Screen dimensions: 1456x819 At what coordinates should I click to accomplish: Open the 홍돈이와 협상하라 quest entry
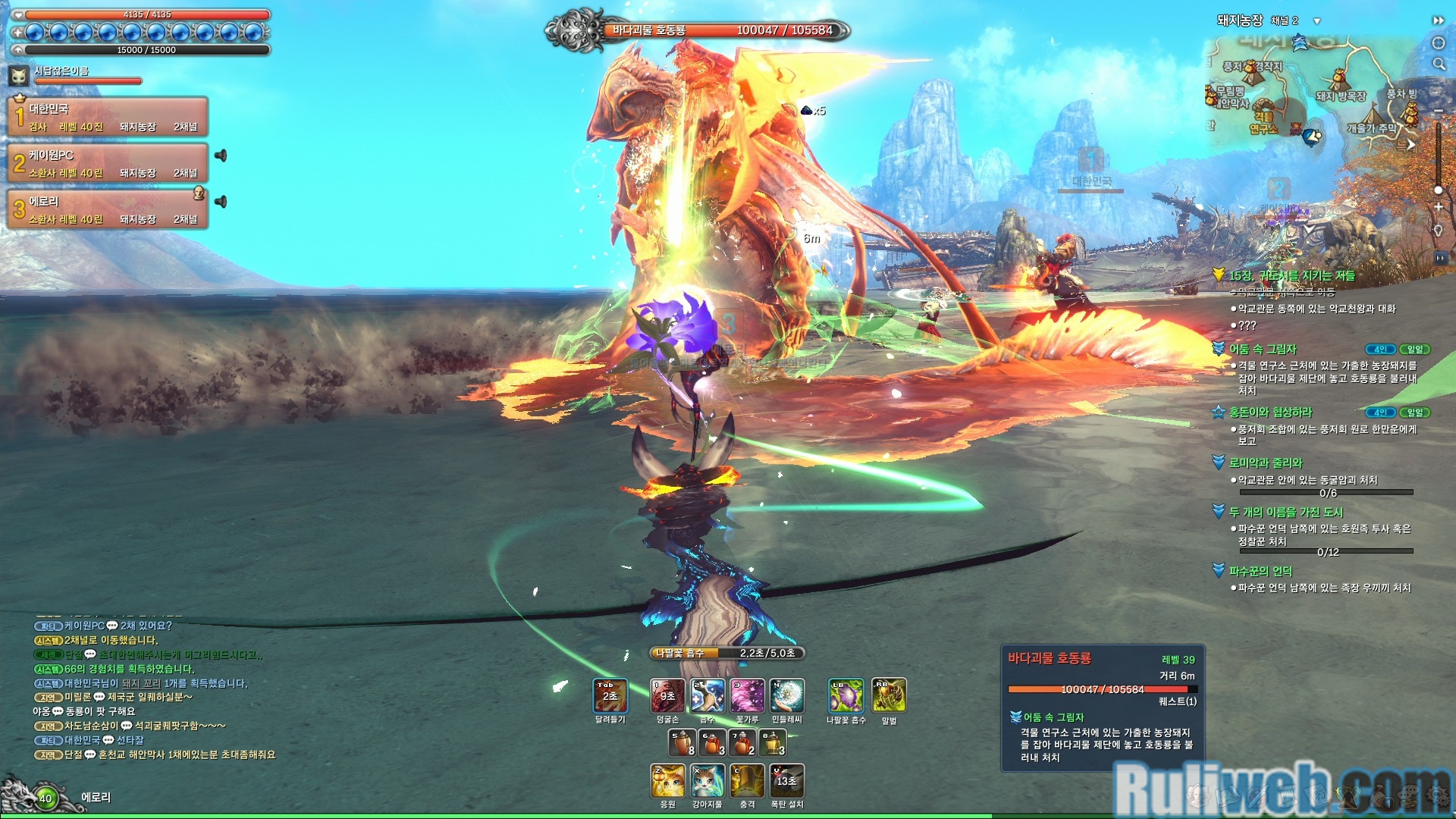click(x=1270, y=412)
